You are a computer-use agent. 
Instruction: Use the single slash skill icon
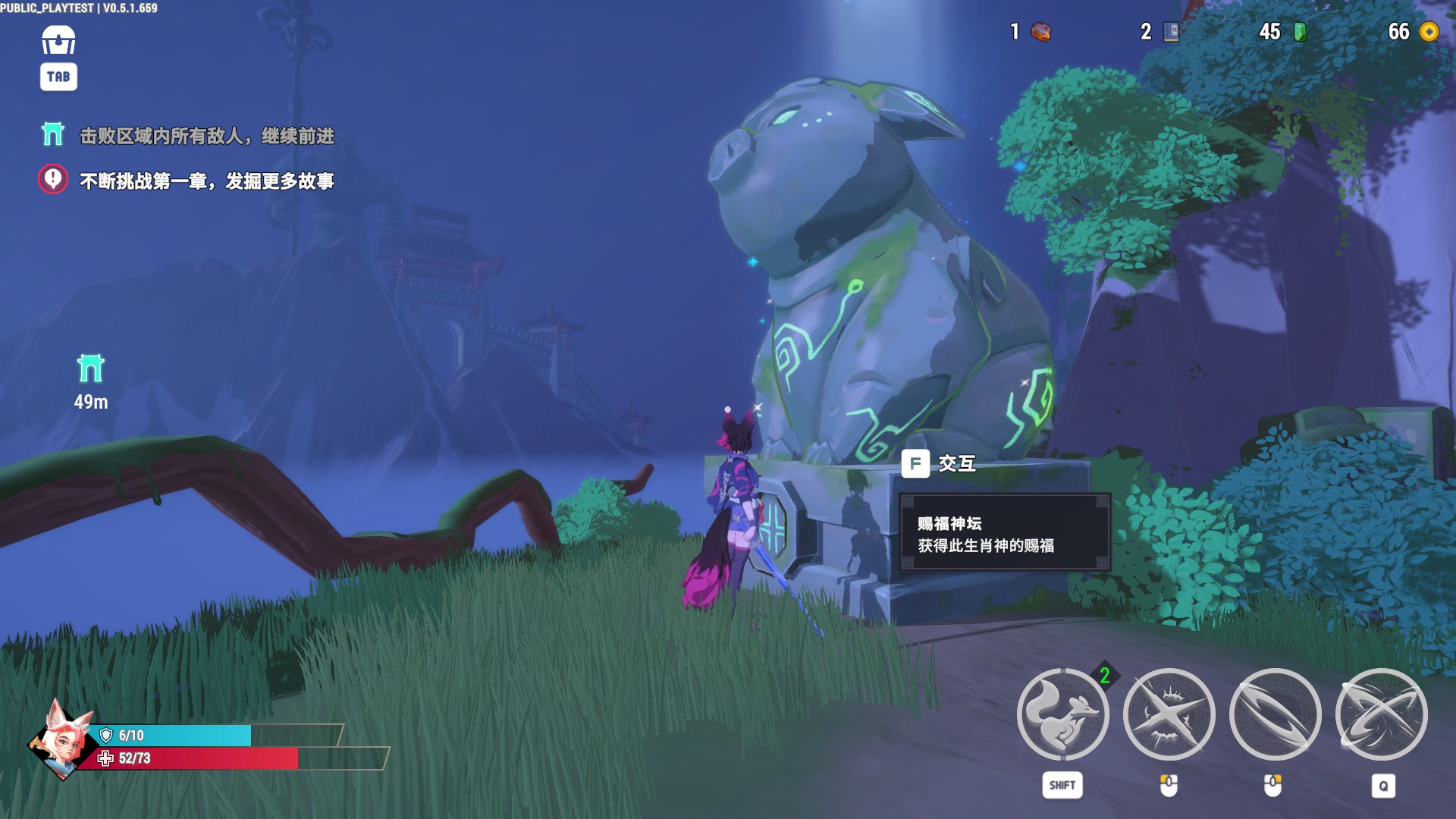coord(1275,714)
